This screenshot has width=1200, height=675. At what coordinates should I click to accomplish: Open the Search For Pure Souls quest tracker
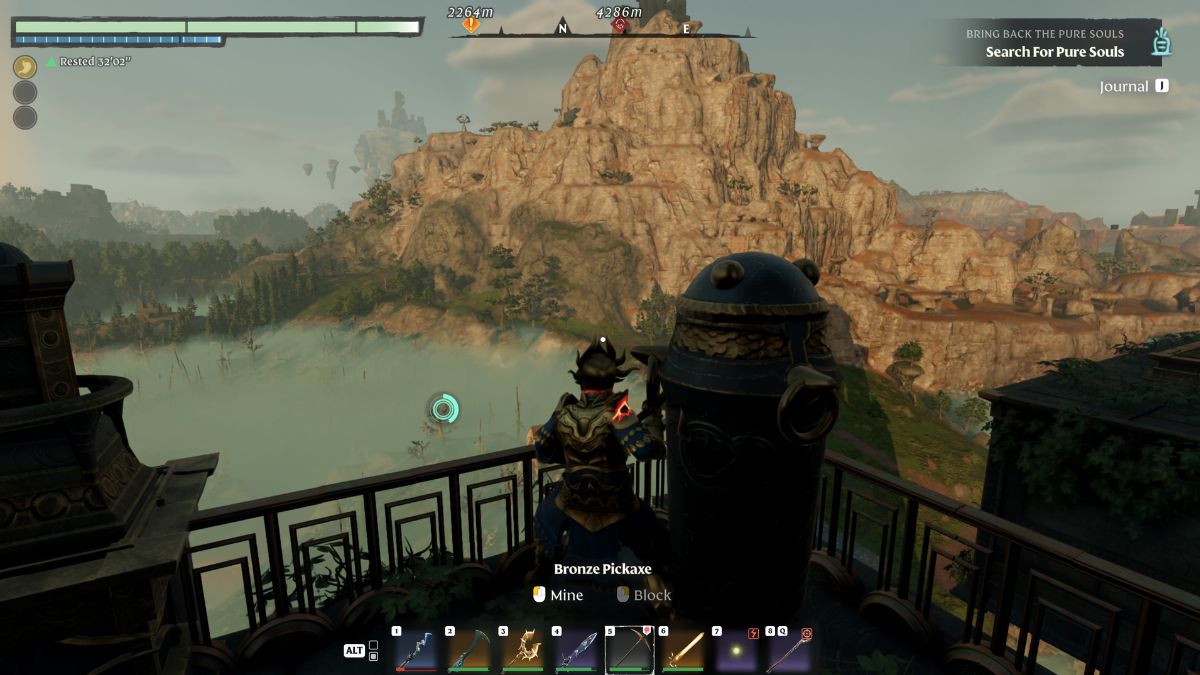point(1054,52)
